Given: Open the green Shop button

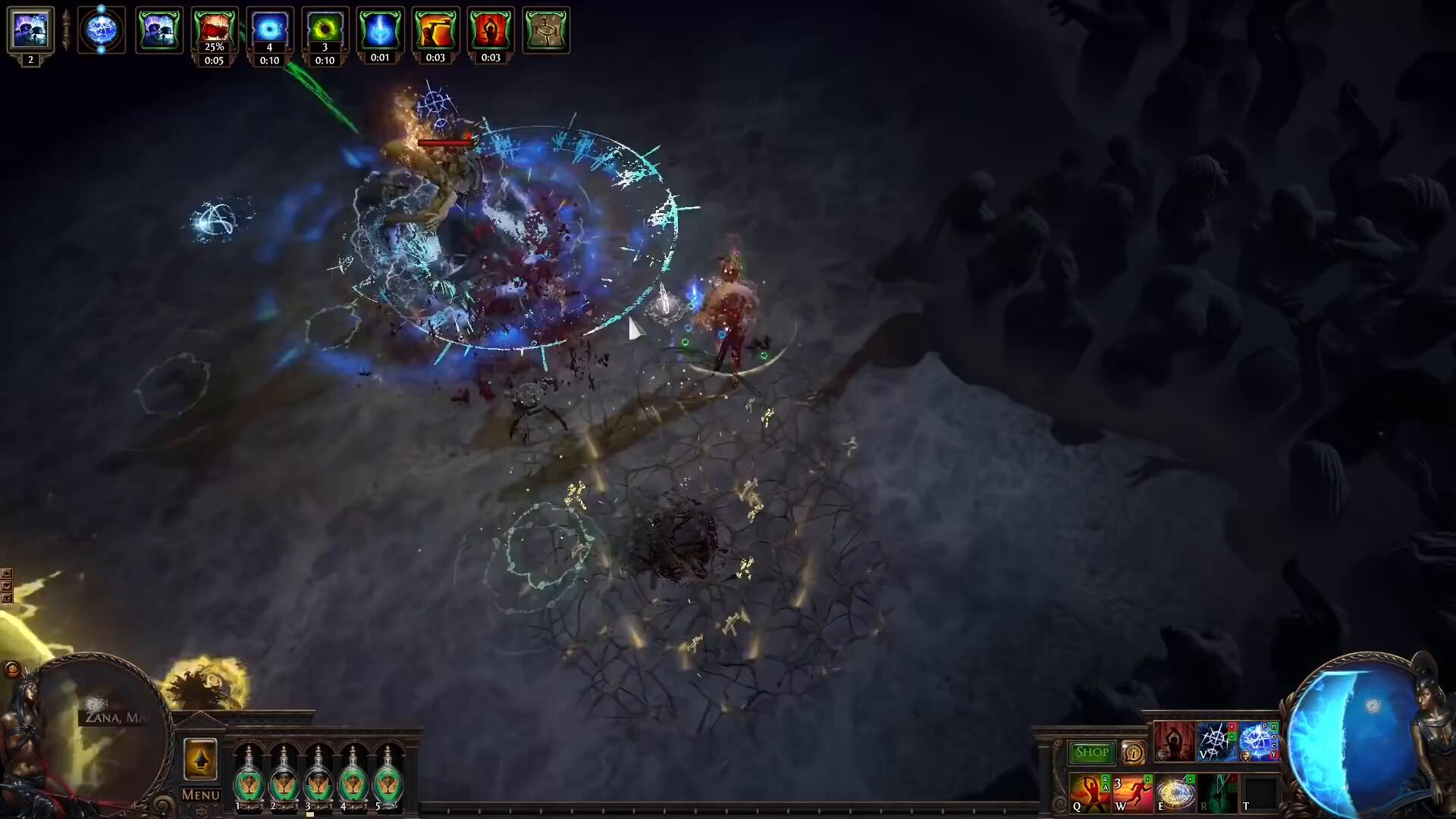Looking at the screenshot, I should click(1091, 752).
